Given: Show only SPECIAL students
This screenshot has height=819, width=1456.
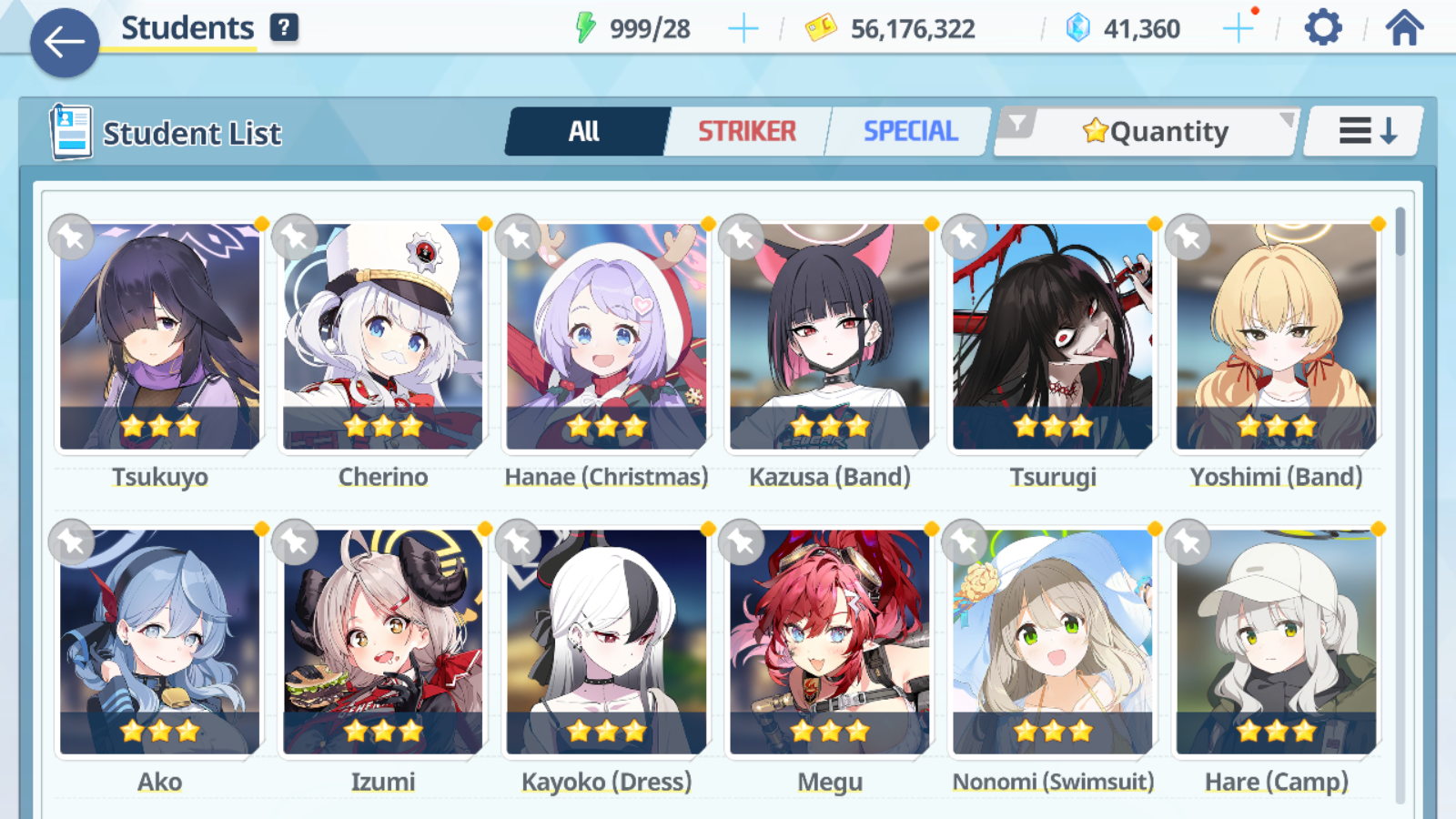Looking at the screenshot, I should click(910, 132).
